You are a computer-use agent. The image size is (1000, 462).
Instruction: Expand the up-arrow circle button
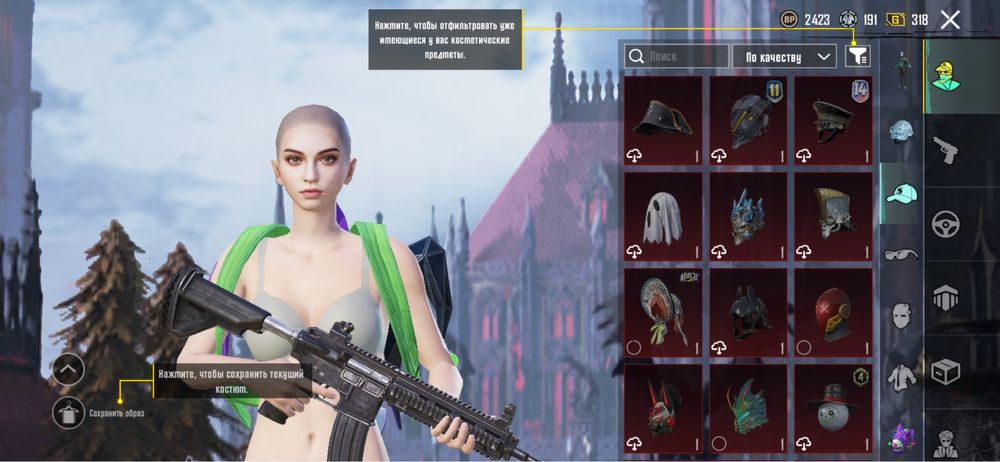[67, 370]
